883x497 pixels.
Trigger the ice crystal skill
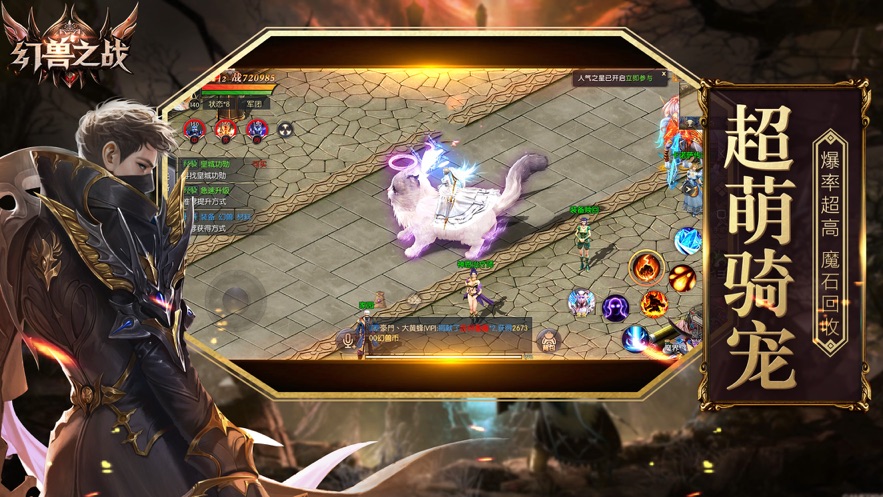click(x=686, y=240)
